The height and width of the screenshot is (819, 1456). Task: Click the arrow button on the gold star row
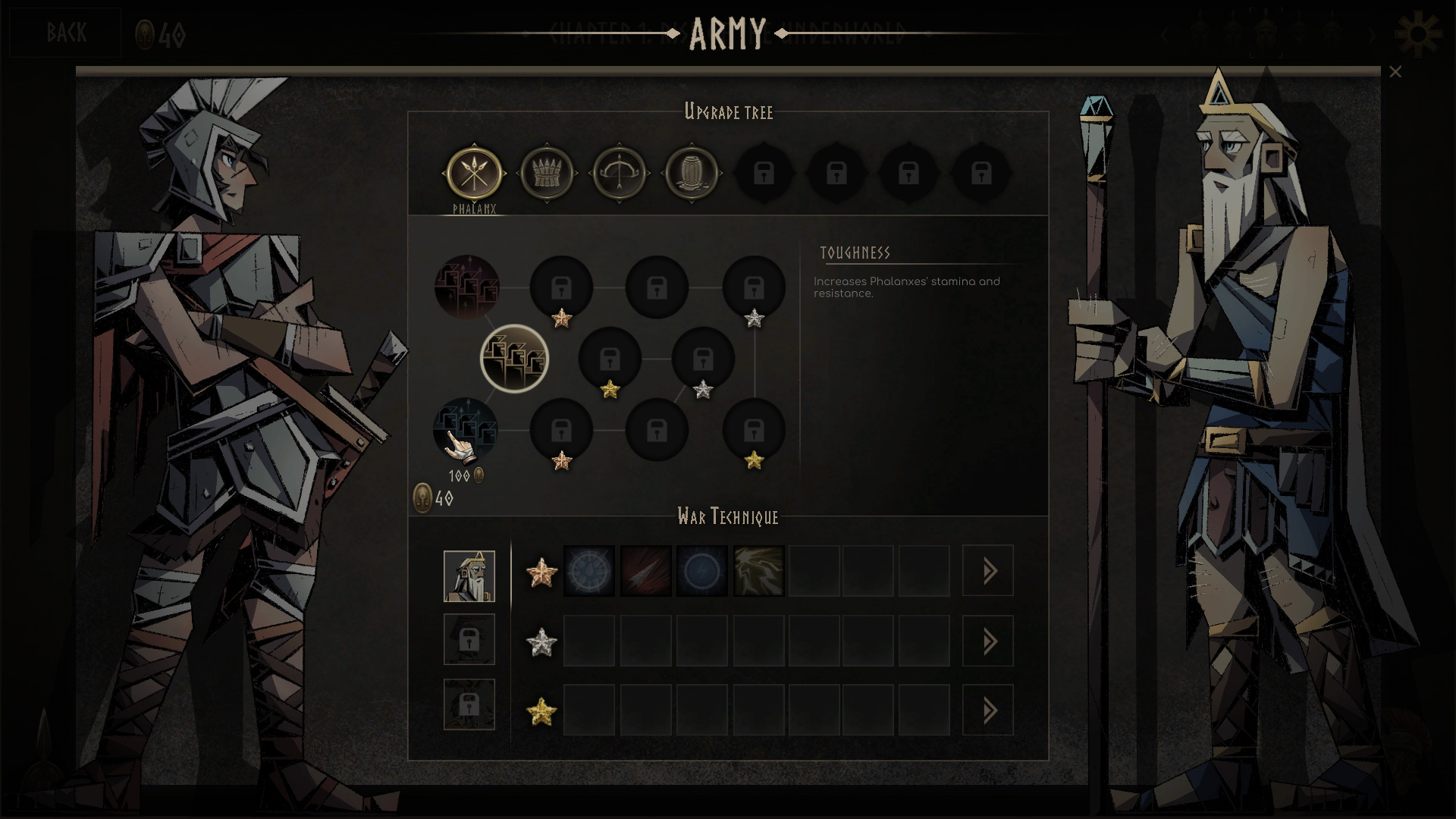pos(987,711)
